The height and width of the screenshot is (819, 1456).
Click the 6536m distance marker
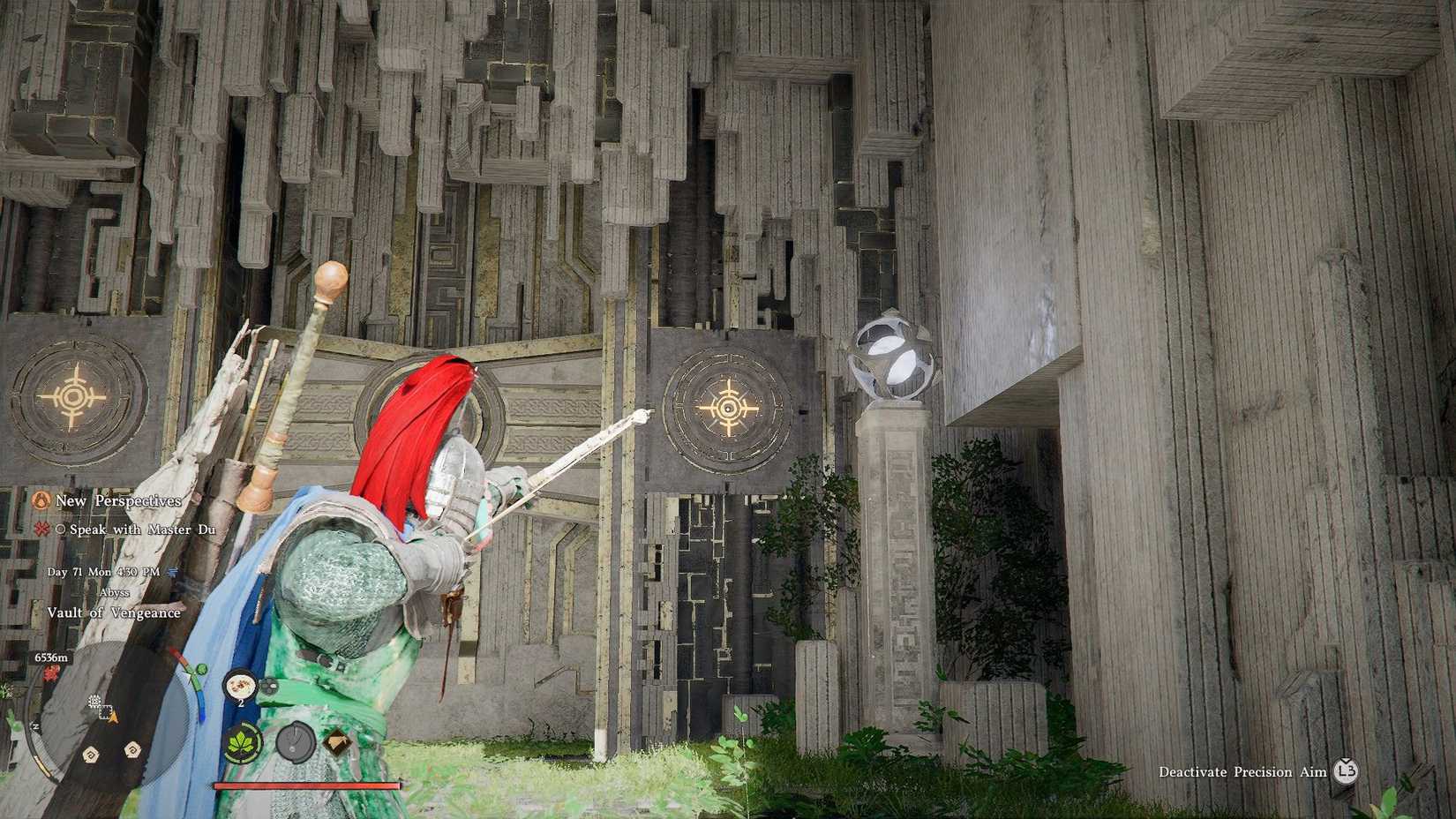50,657
